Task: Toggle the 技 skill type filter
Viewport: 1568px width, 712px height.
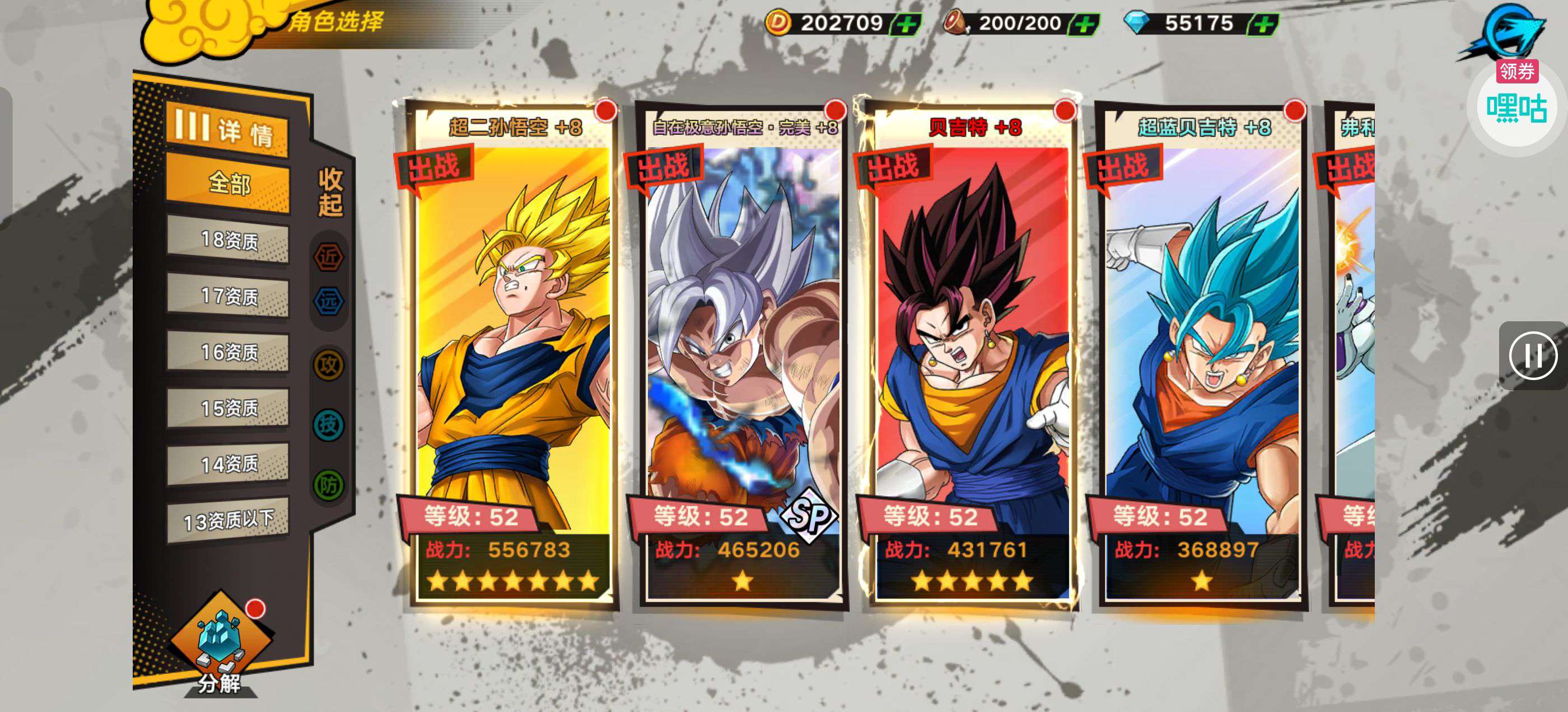Action: (329, 424)
